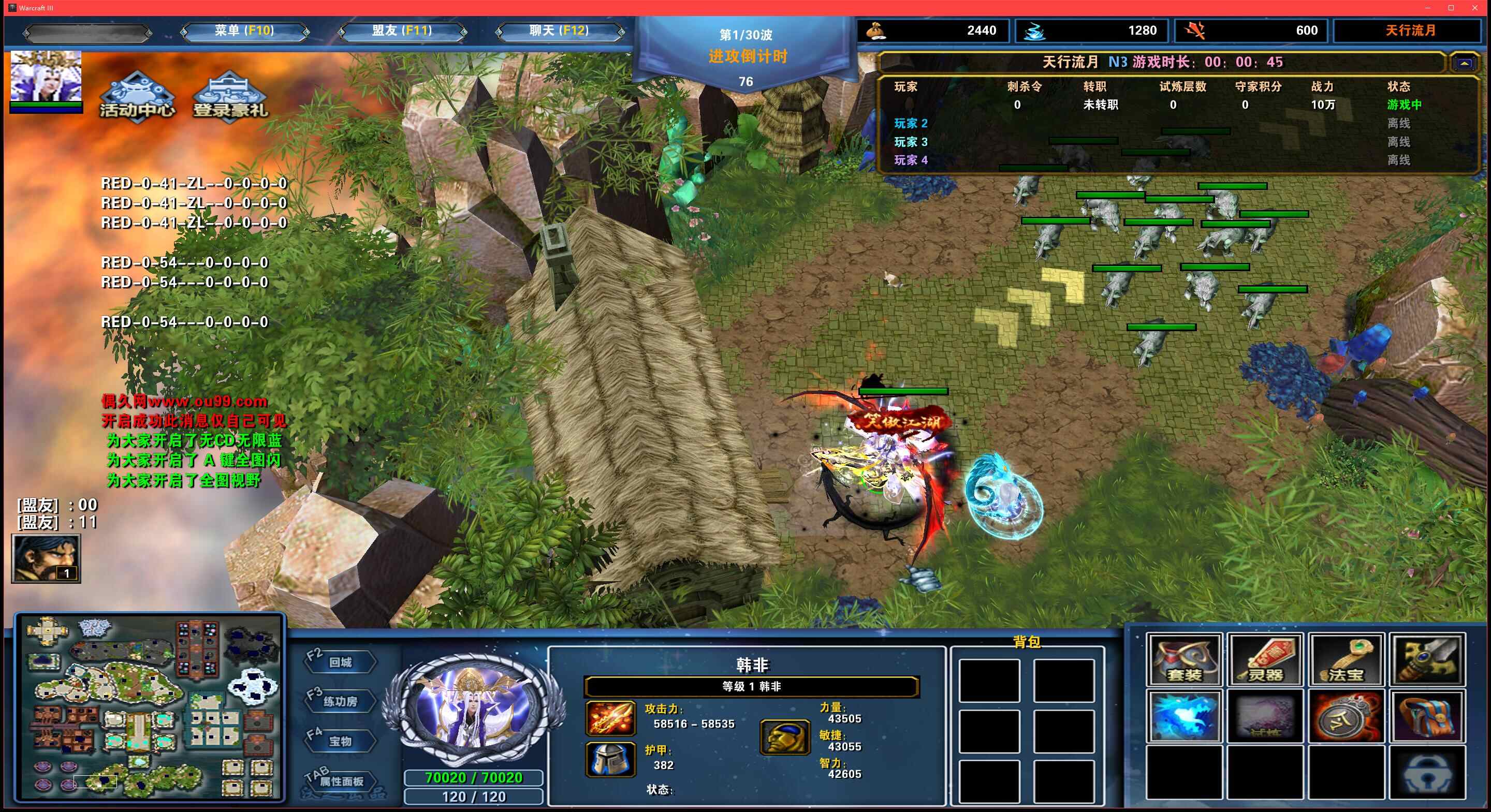This screenshot has height=812, width=1491.
Task: Cast the blue dragon ability
Action: pyautogui.click(x=1183, y=716)
